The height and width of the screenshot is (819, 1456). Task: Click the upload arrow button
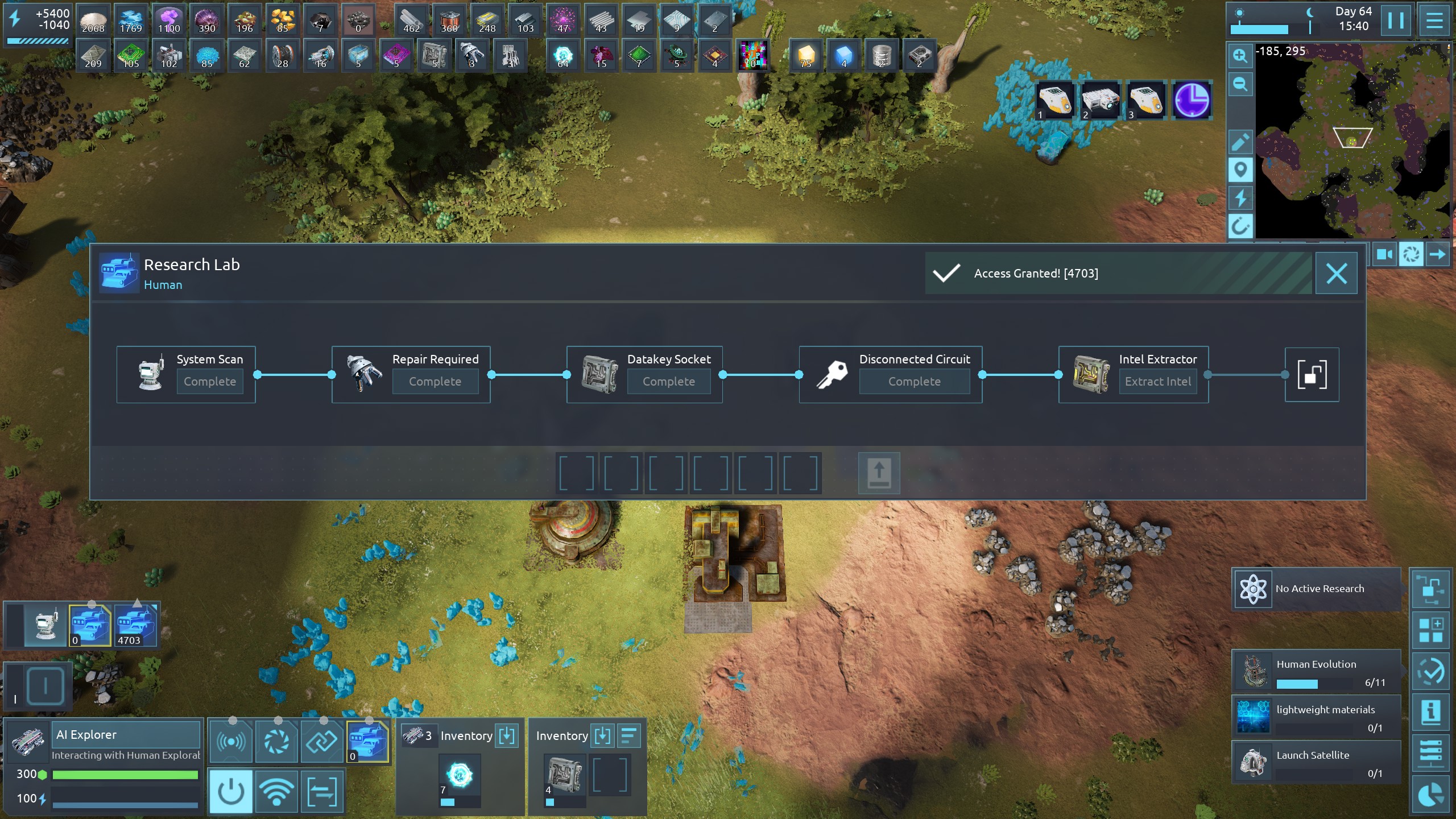click(x=879, y=473)
